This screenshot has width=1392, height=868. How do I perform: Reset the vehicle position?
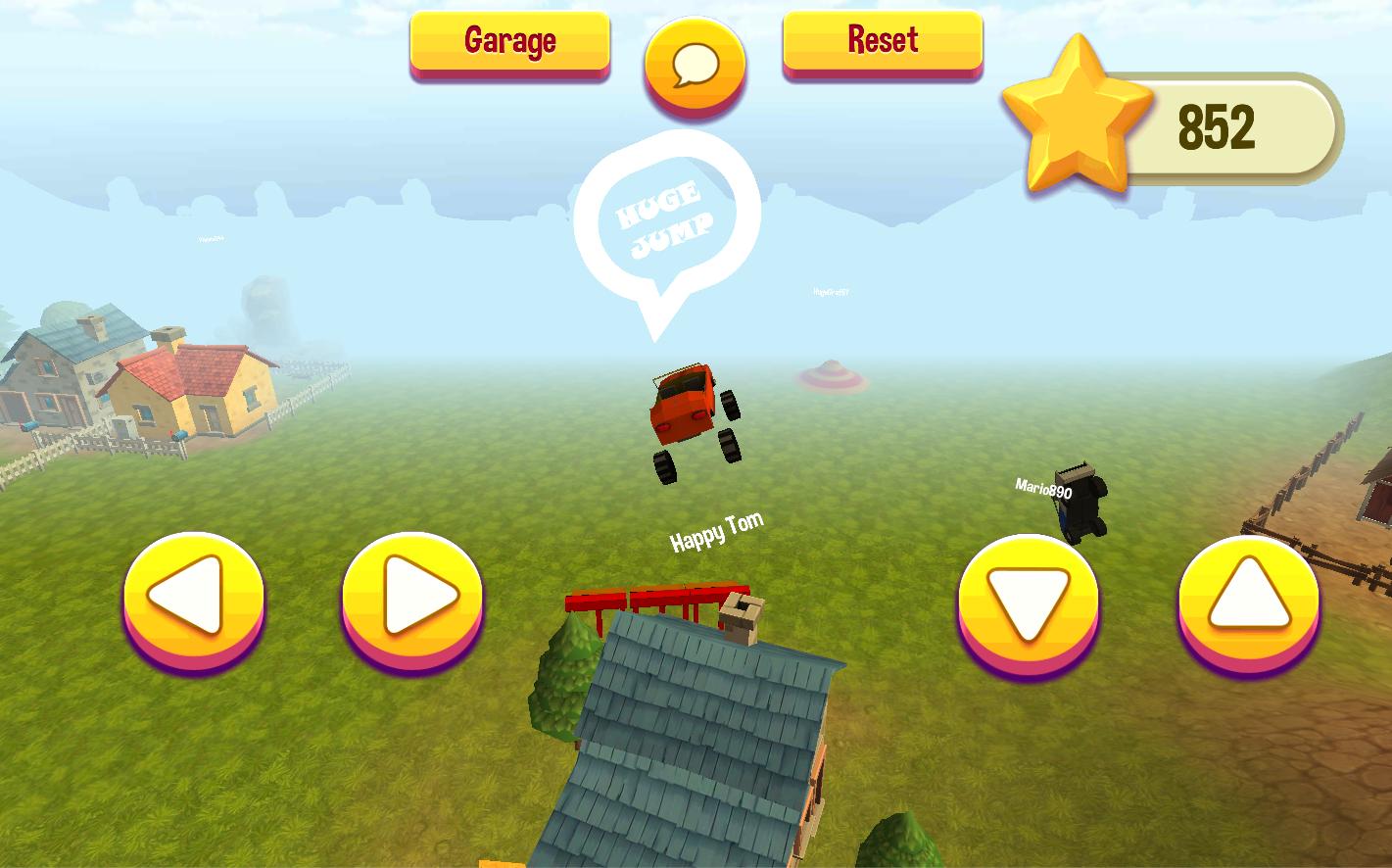tap(881, 40)
